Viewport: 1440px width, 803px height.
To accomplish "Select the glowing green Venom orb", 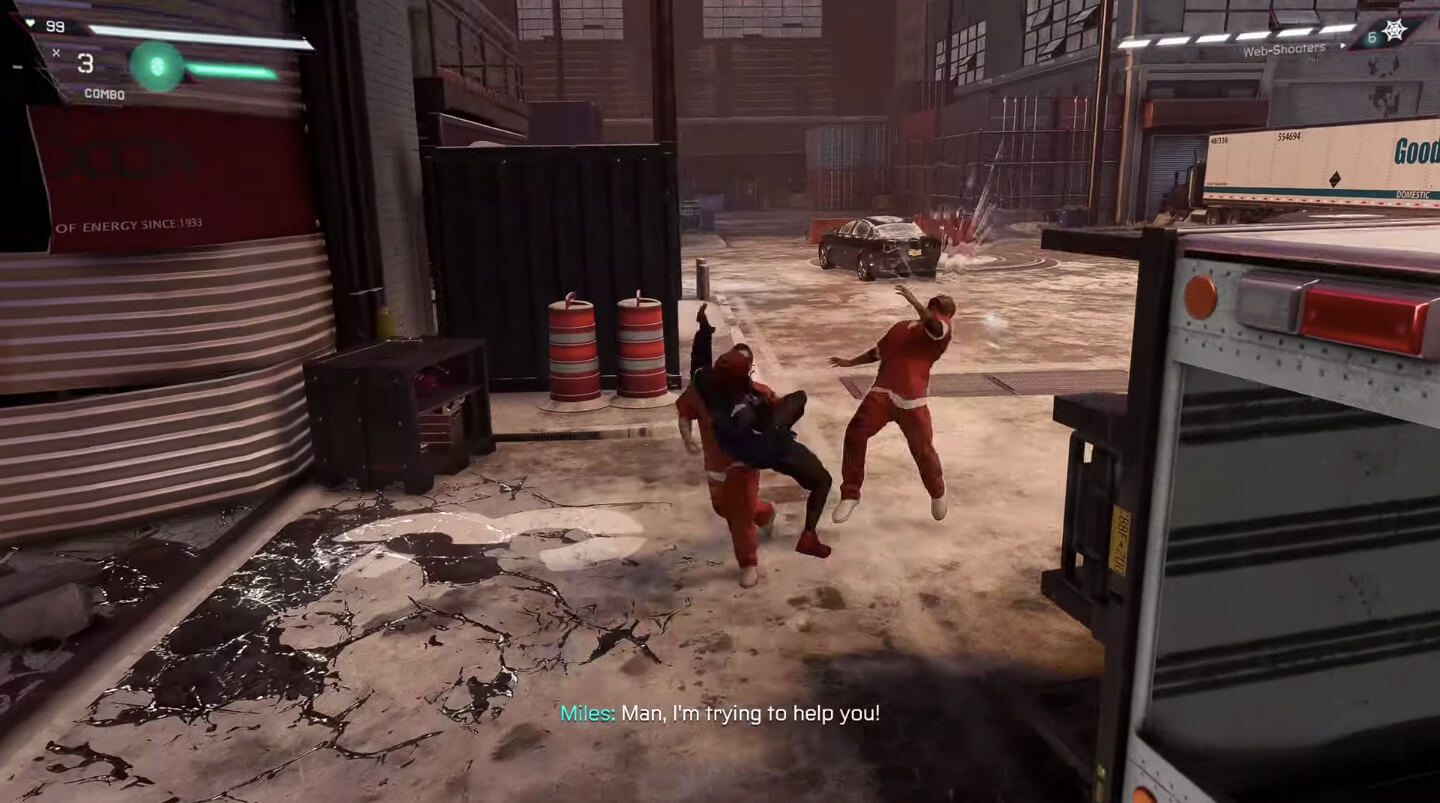I will (157, 67).
